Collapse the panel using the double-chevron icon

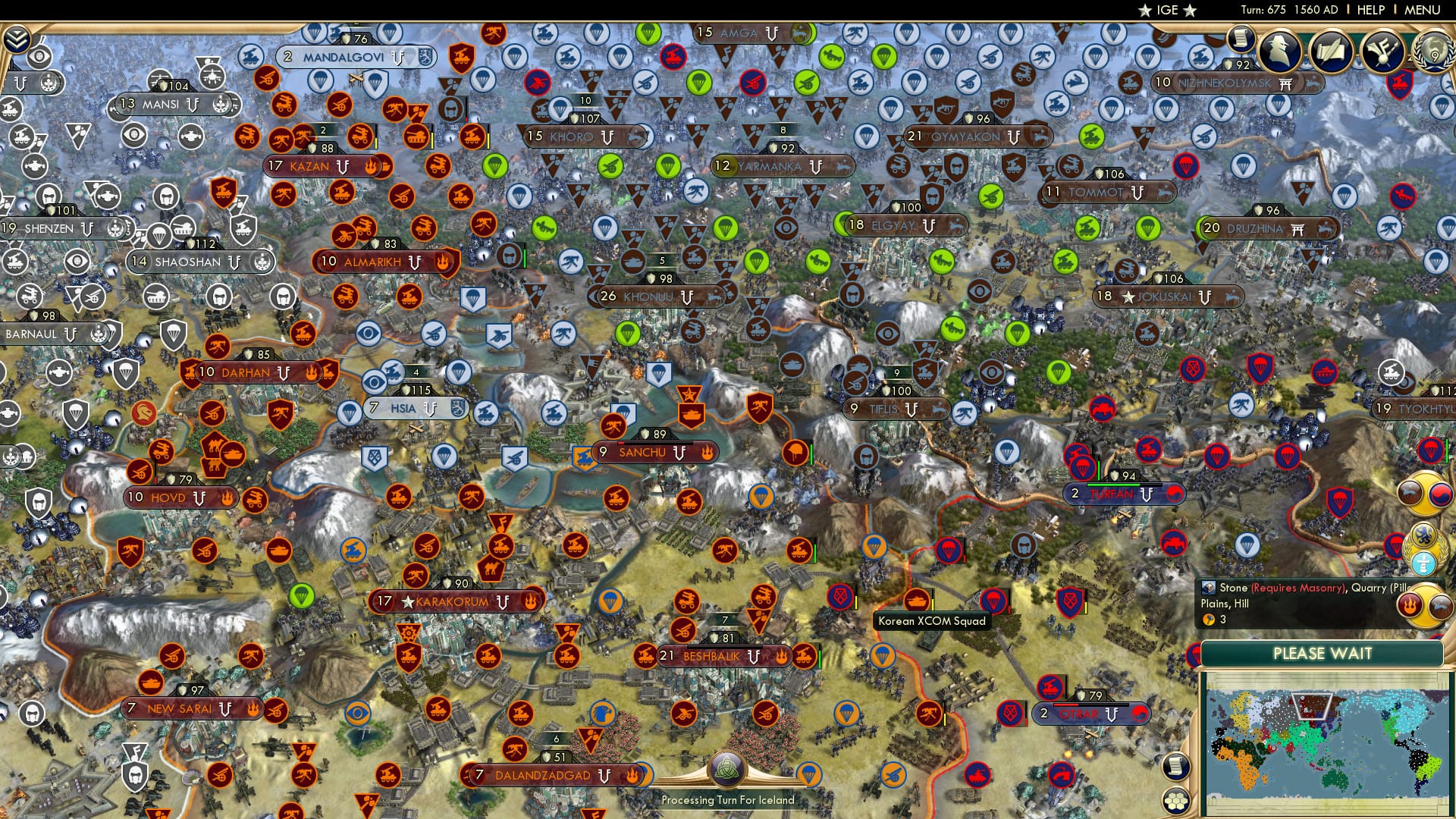click(x=17, y=39)
